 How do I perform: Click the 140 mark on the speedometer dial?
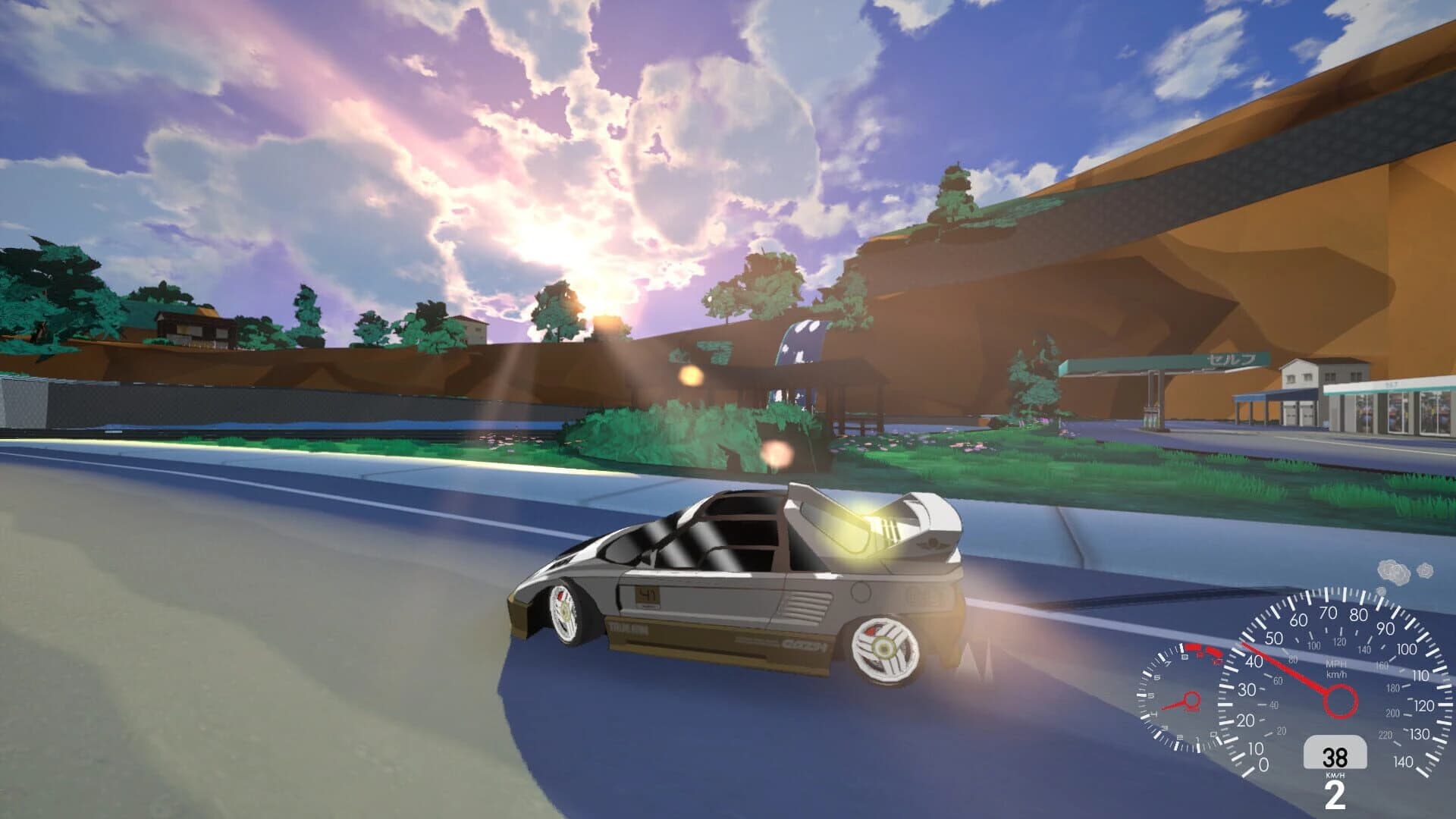point(1403,760)
